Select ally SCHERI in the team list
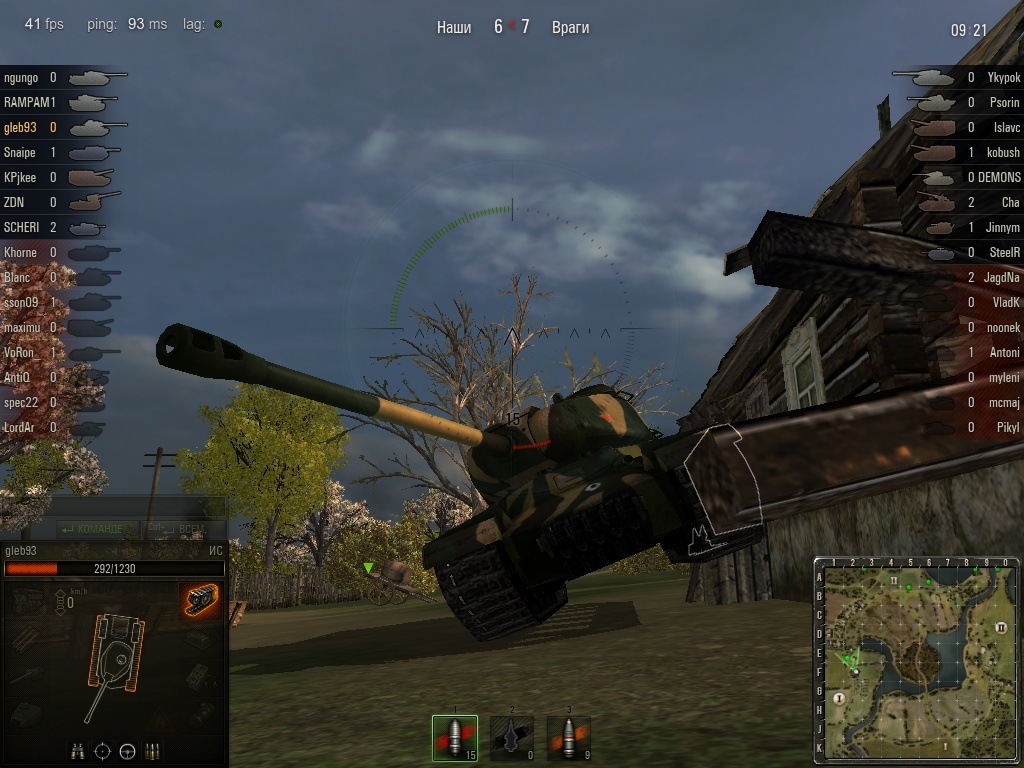Image resolution: width=1024 pixels, height=768 pixels. click(x=22, y=227)
